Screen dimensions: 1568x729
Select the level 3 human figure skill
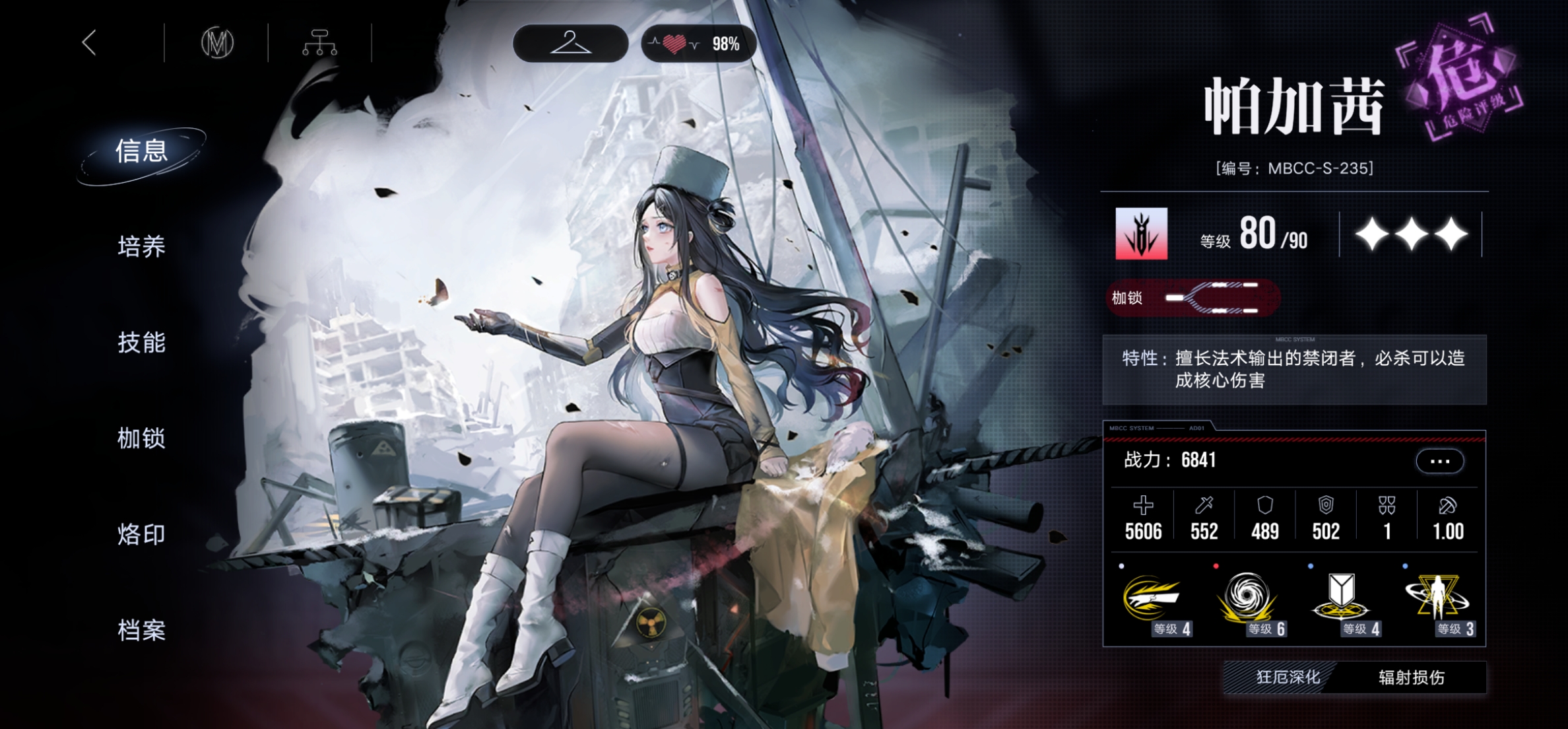point(1437,600)
